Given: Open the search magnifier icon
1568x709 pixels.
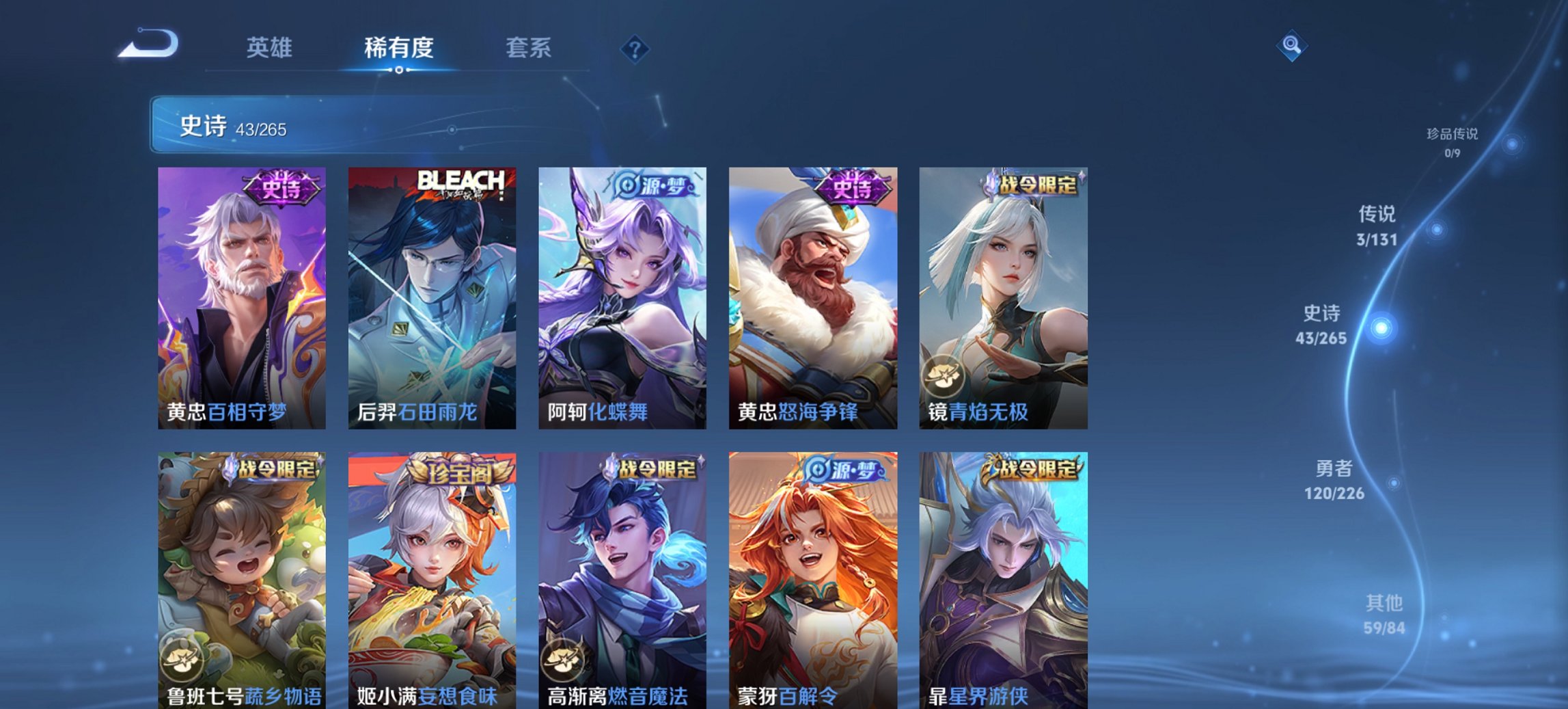Looking at the screenshot, I should 1293,47.
